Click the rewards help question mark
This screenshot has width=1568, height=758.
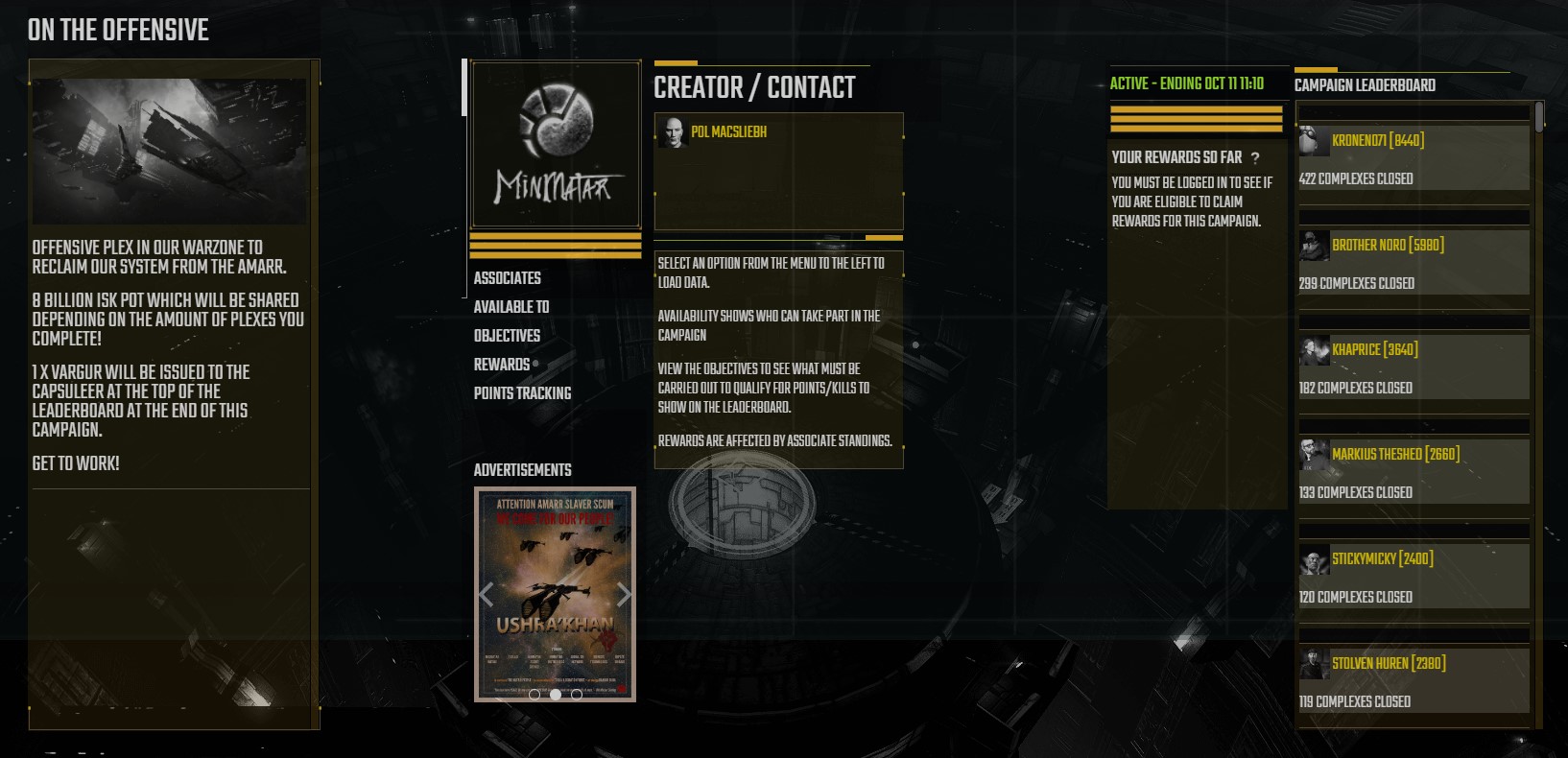[x=1255, y=158]
